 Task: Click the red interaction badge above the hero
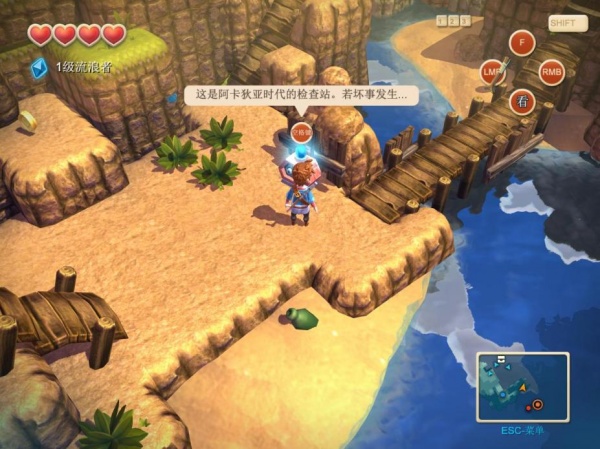301,130
